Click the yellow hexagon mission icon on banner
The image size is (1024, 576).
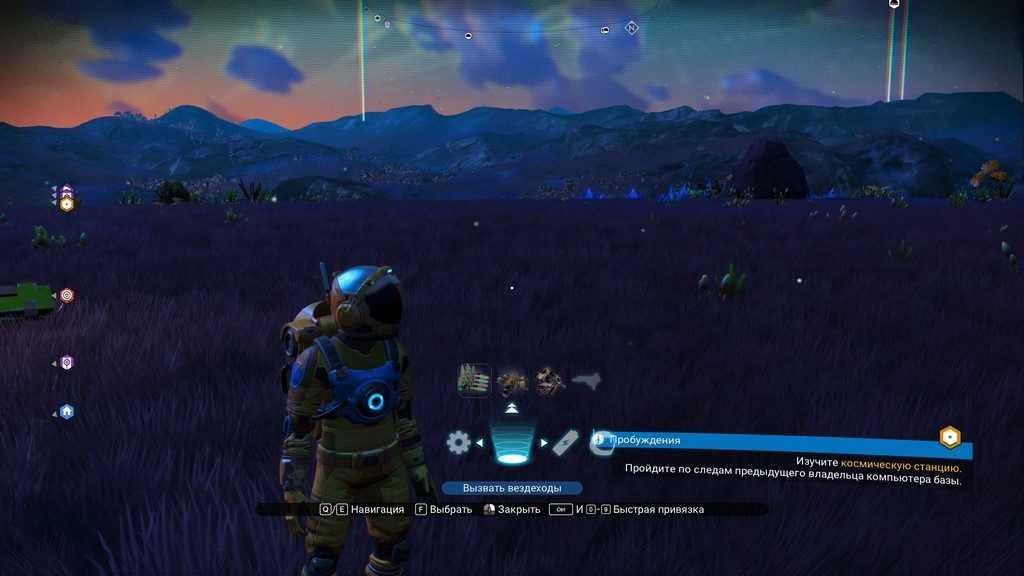(949, 438)
